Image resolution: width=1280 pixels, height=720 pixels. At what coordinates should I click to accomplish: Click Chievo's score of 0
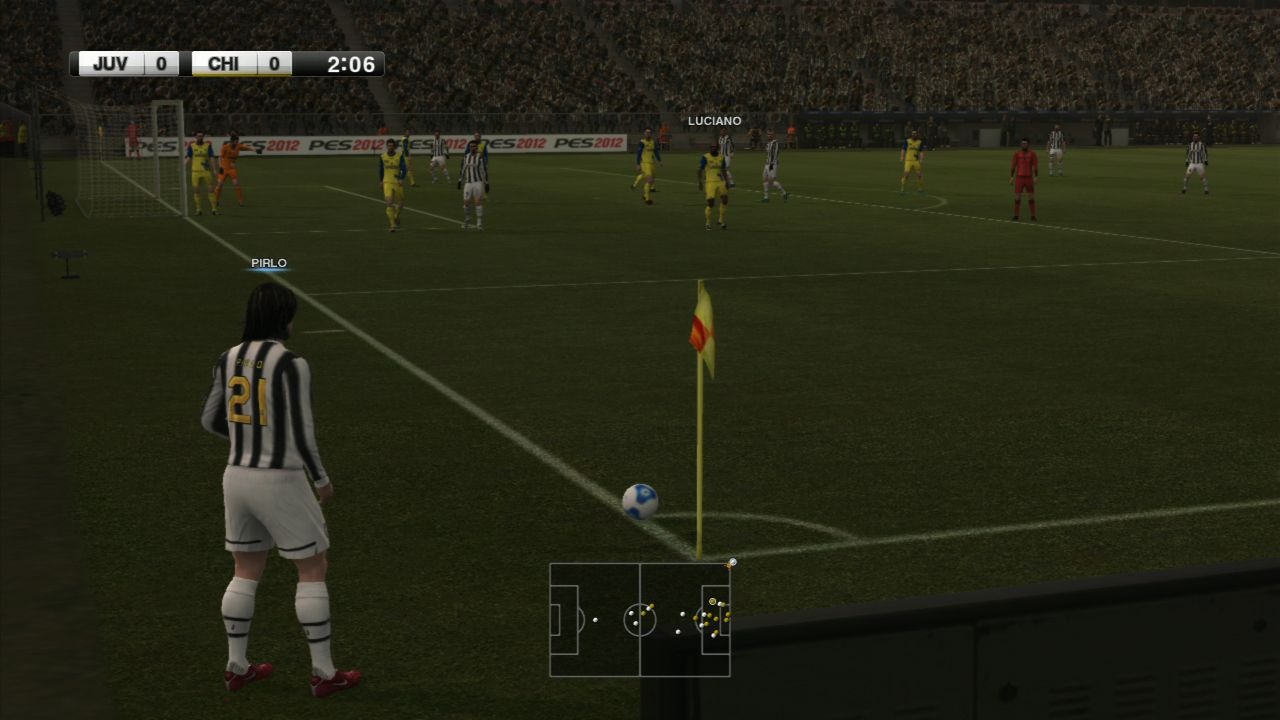[x=271, y=63]
